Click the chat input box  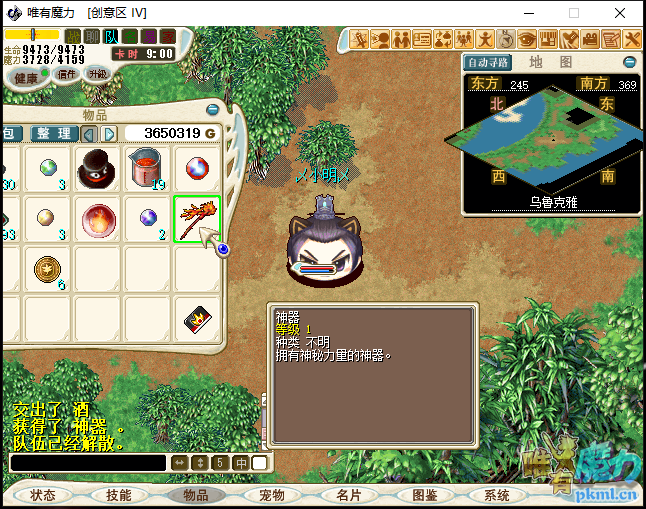click(x=88, y=463)
